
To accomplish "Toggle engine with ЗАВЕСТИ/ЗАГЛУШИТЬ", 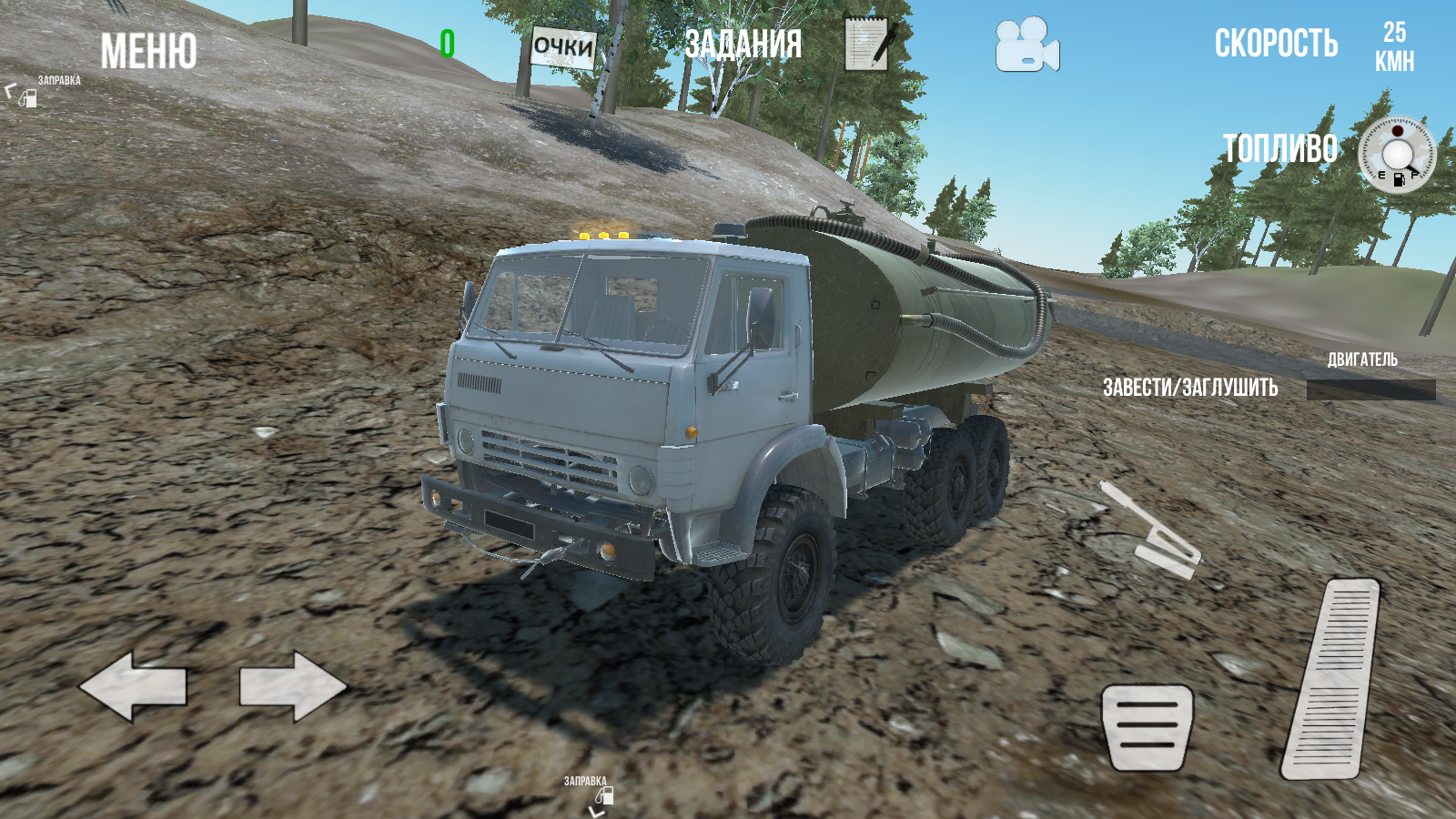I will [x=1190, y=386].
